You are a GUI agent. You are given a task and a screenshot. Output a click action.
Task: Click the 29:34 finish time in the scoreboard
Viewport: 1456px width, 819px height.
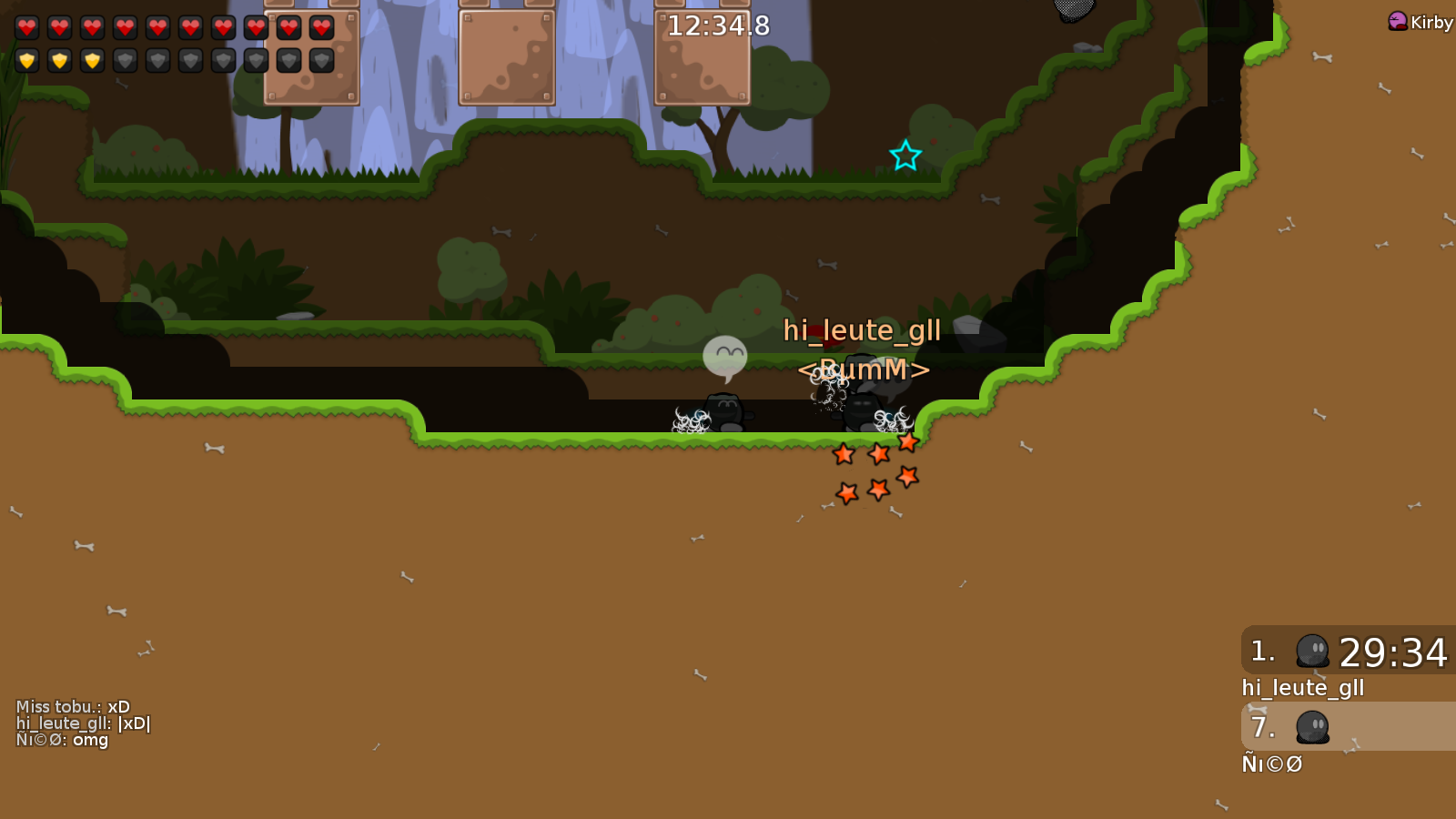(x=1394, y=652)
